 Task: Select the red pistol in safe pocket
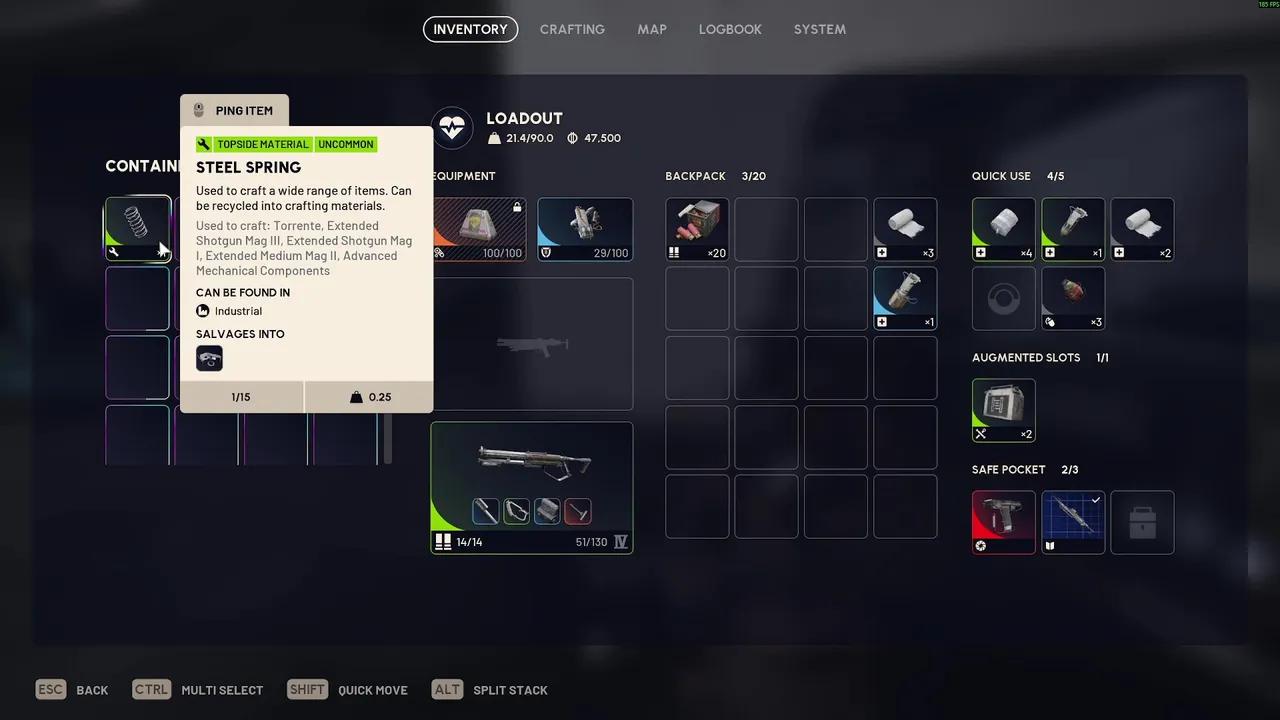(1003, 521)
